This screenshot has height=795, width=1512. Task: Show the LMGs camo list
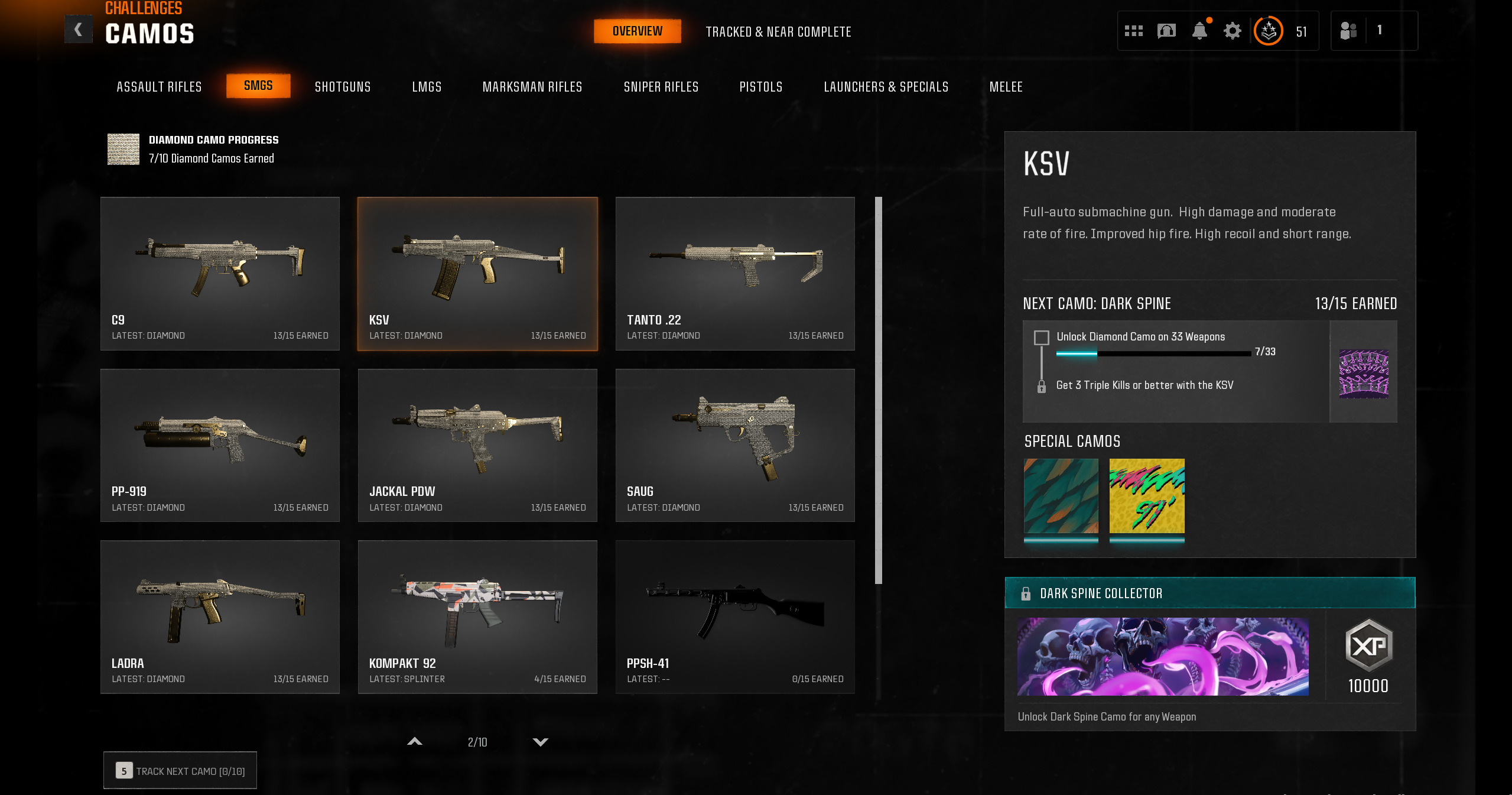coord(427,87)
